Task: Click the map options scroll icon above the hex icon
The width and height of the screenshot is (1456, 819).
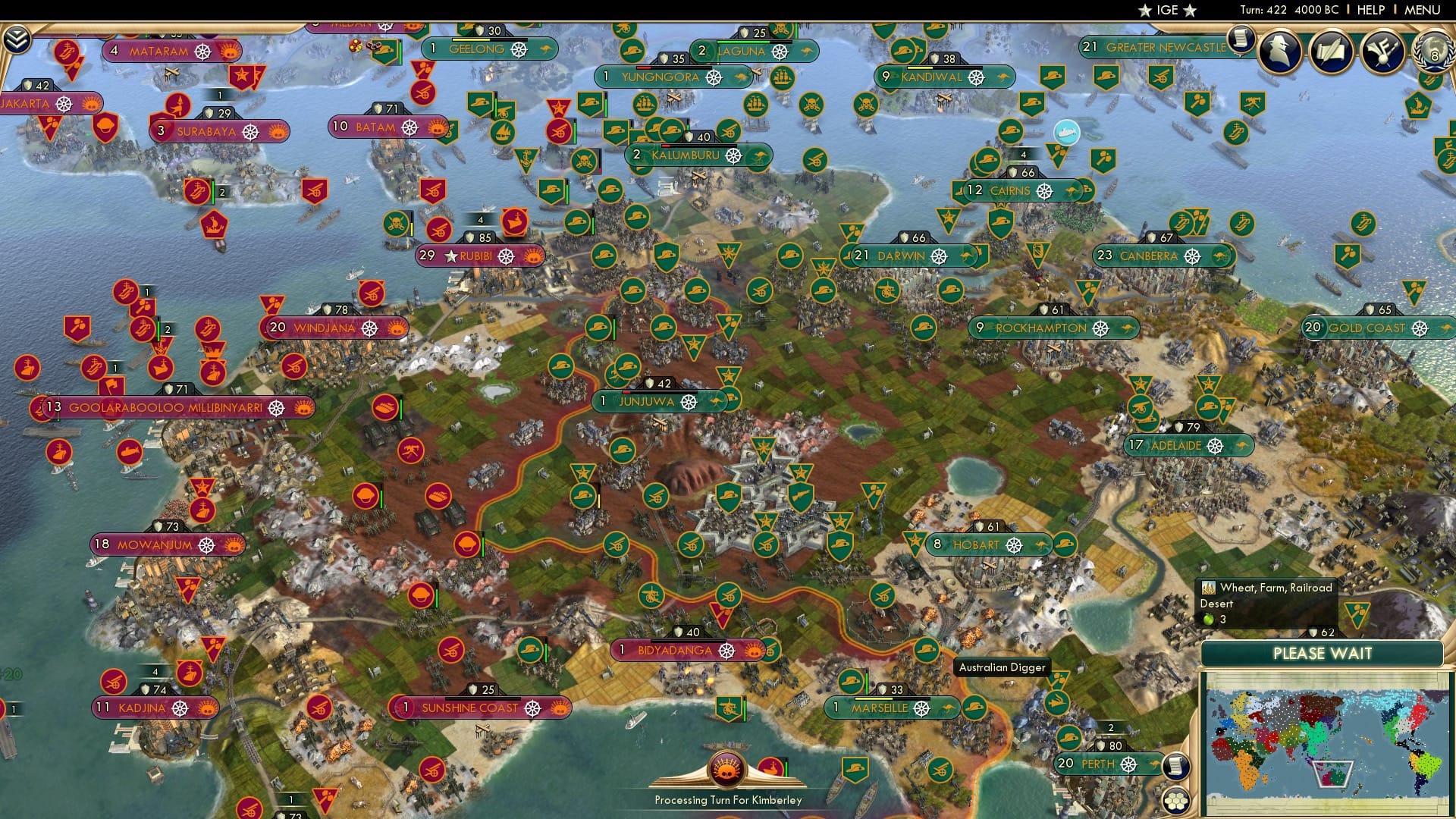Action: pos(1175,767)
